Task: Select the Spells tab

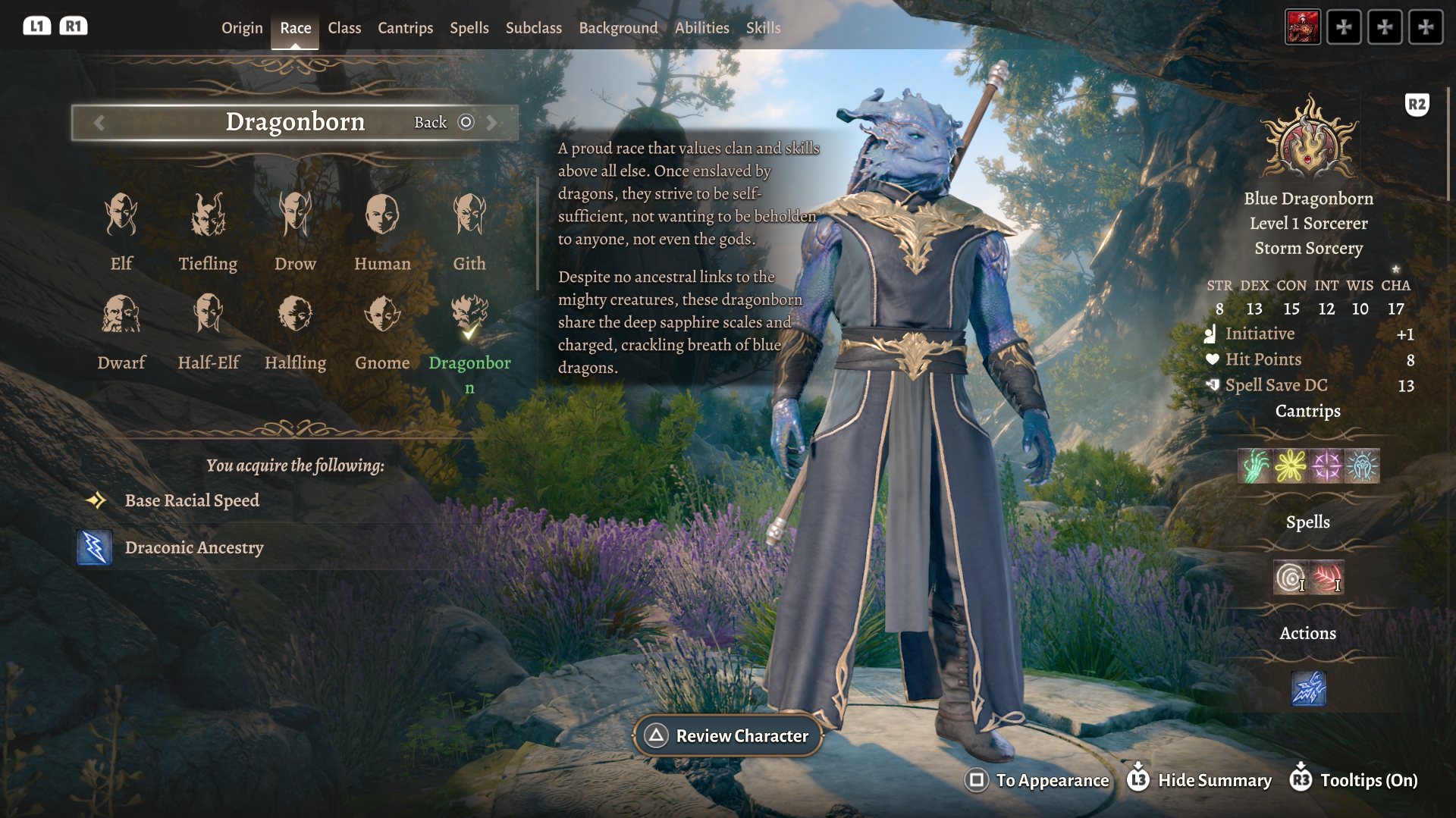Action: tap(469, 28)
